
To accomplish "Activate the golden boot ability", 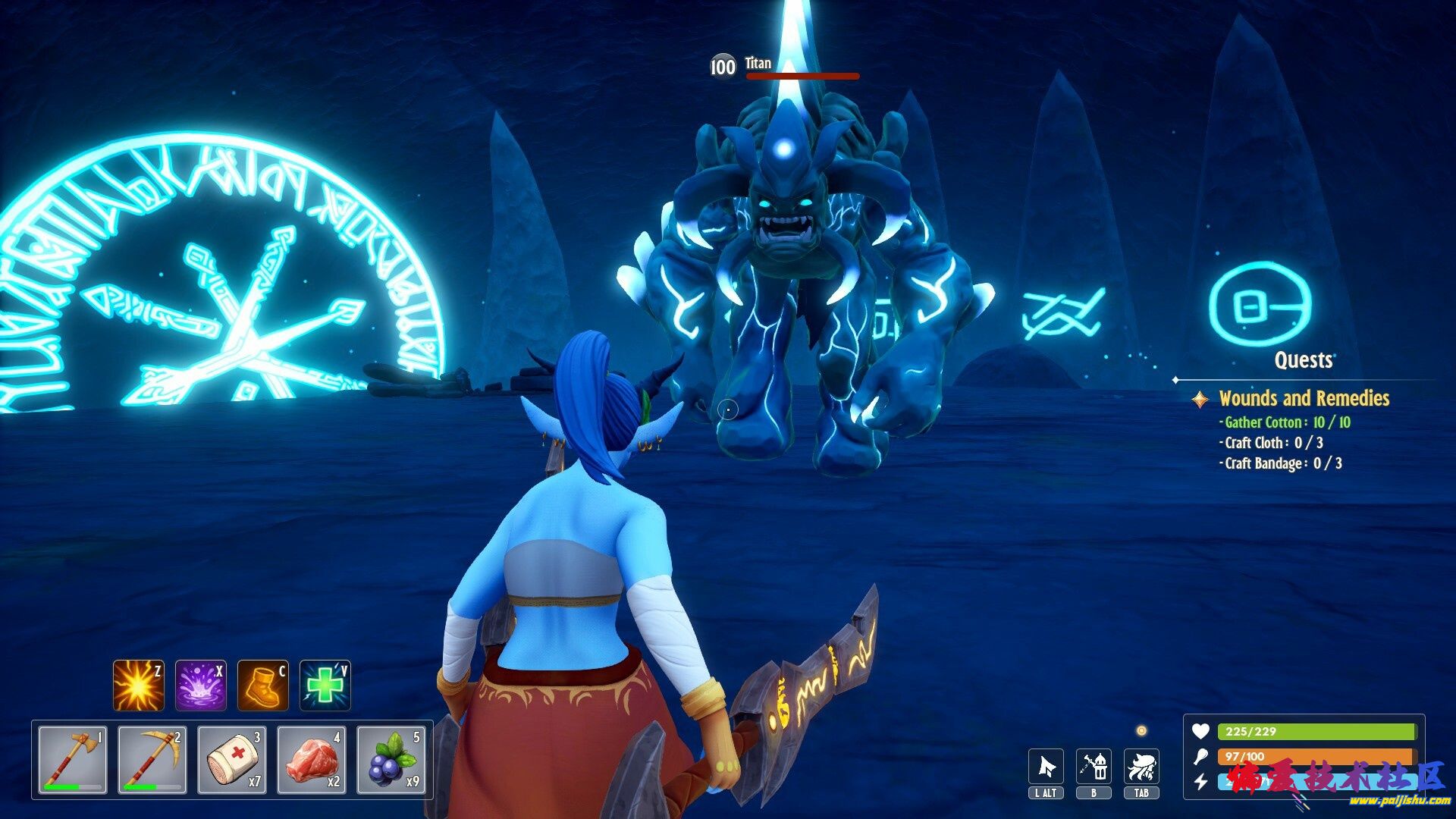I will (x=263, y=686).
